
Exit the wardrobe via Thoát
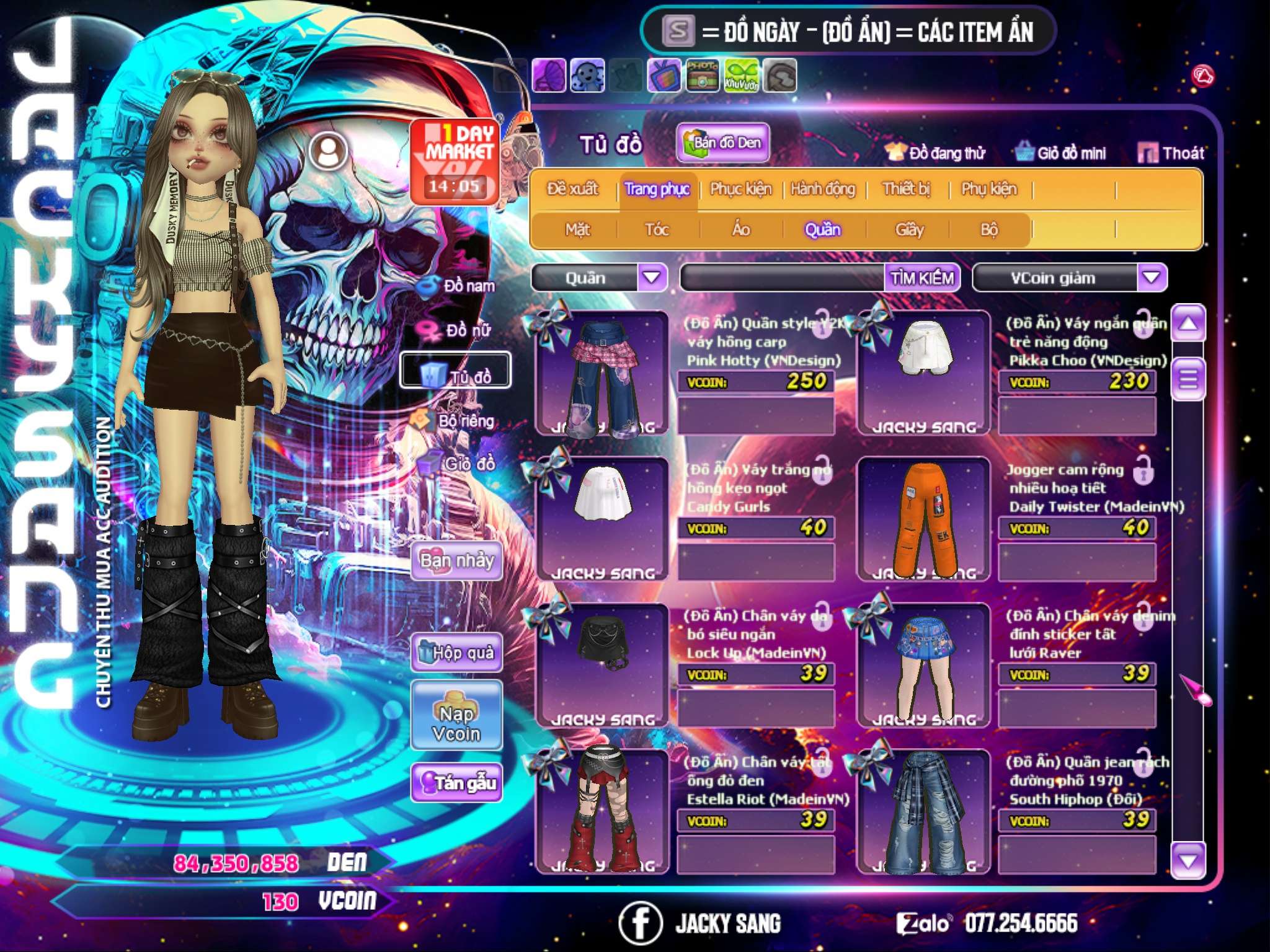pyautogui.click(x=1171, y=153)
